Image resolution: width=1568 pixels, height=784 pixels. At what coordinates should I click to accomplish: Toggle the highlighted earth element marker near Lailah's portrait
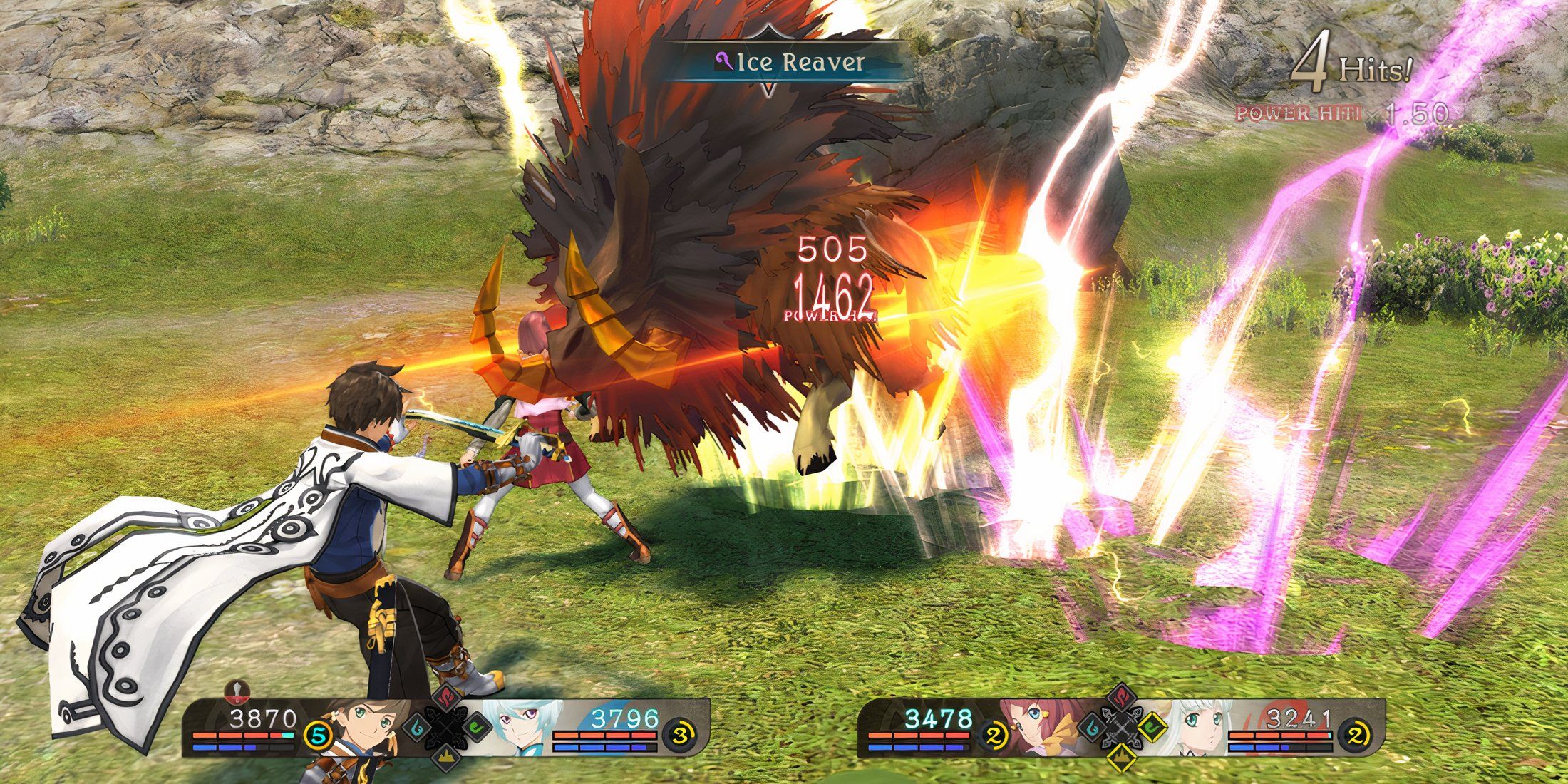(x=1121, y=758)
